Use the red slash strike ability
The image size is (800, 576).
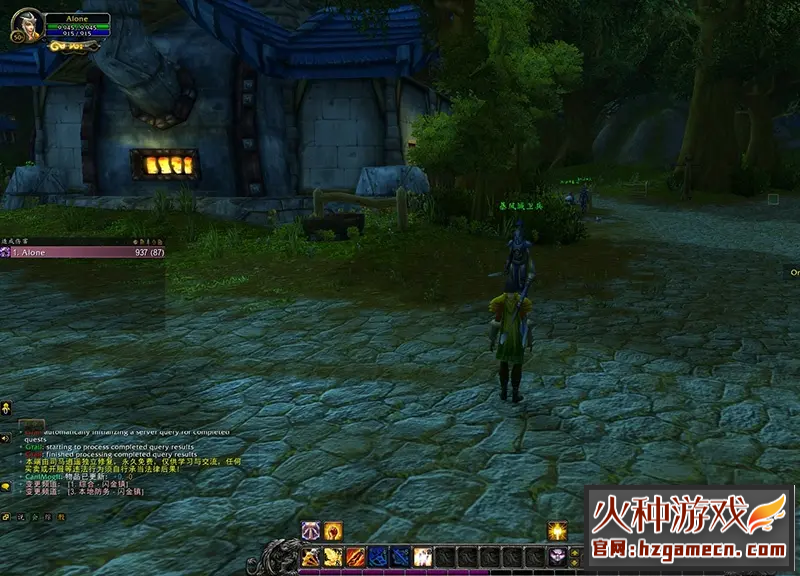tap(355, 555)
